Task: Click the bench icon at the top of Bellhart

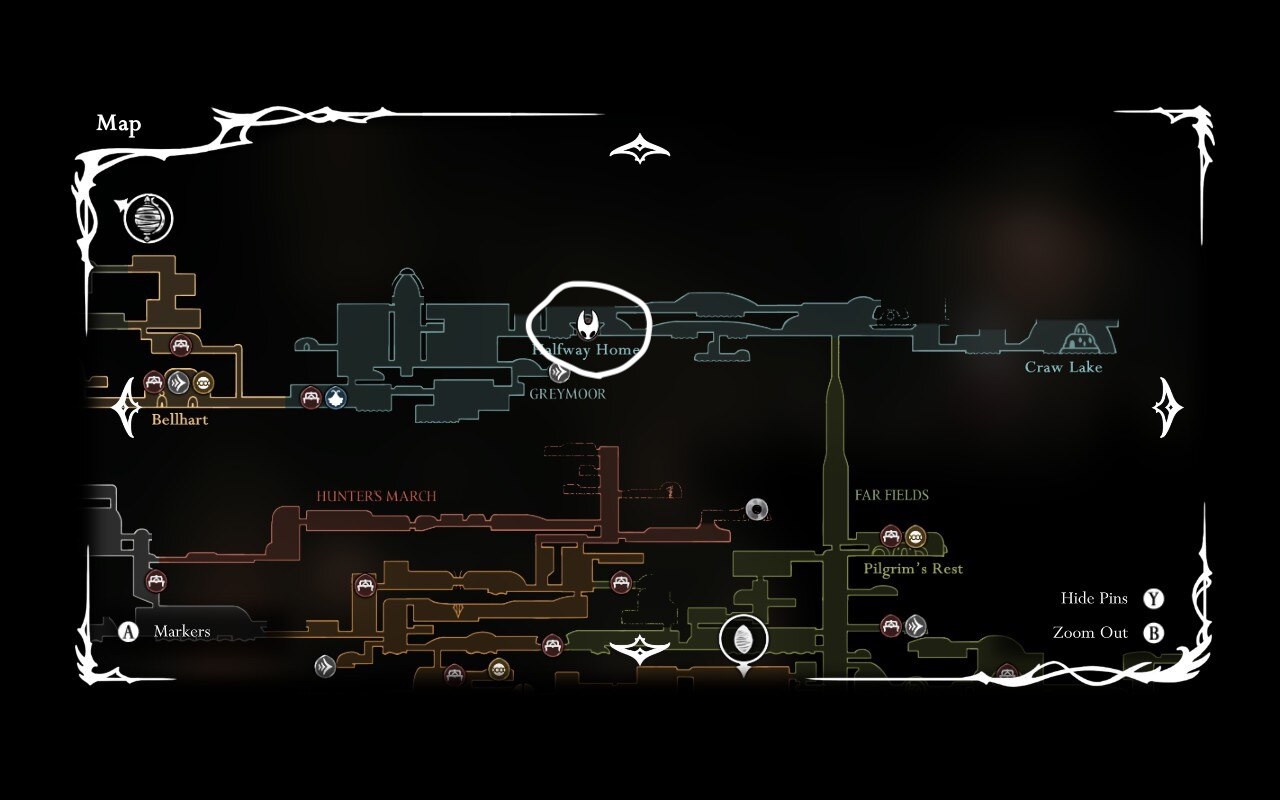Action: pos(182,344)
